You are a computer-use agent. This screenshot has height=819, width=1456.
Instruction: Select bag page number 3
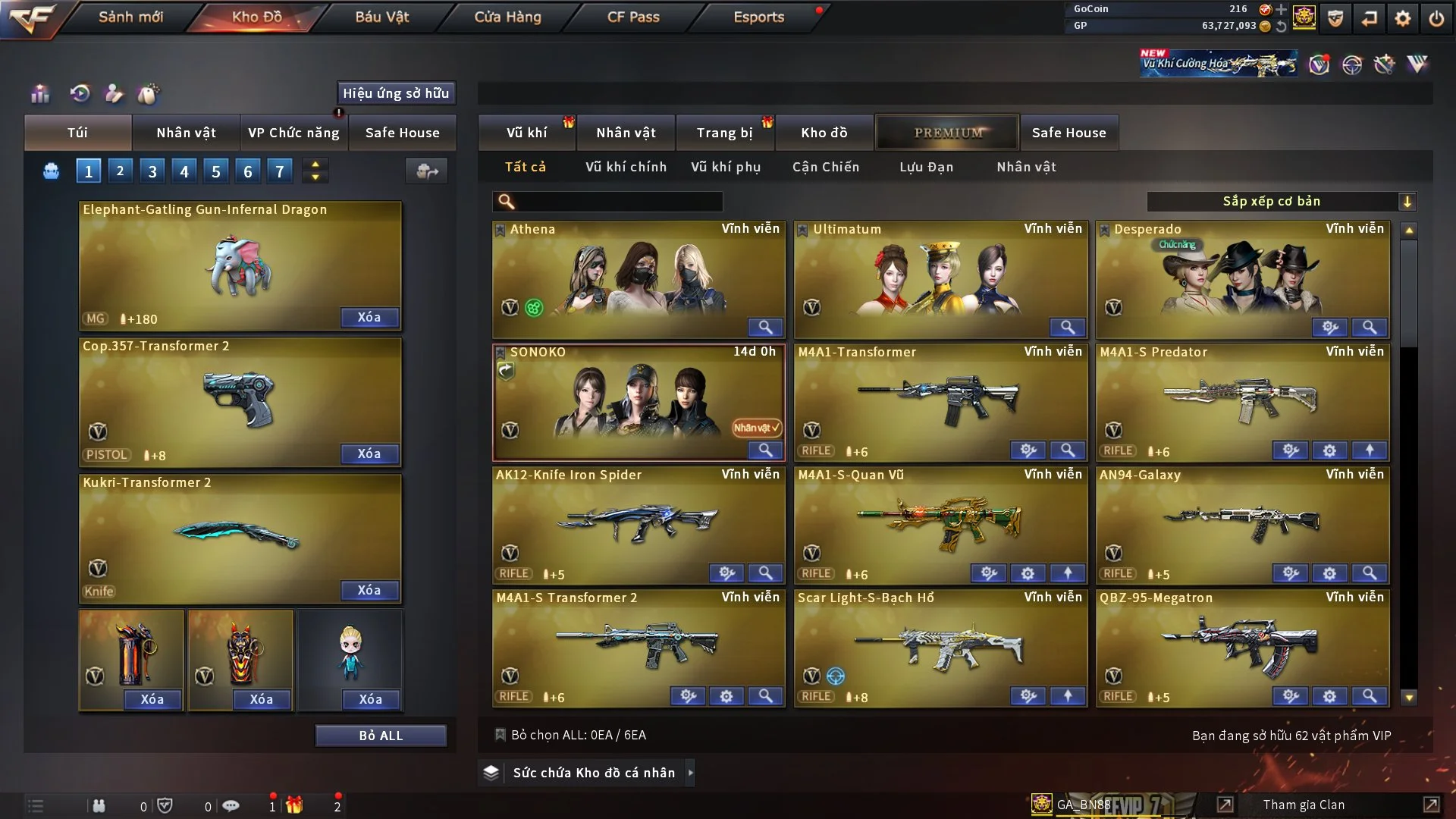point(152,171)
